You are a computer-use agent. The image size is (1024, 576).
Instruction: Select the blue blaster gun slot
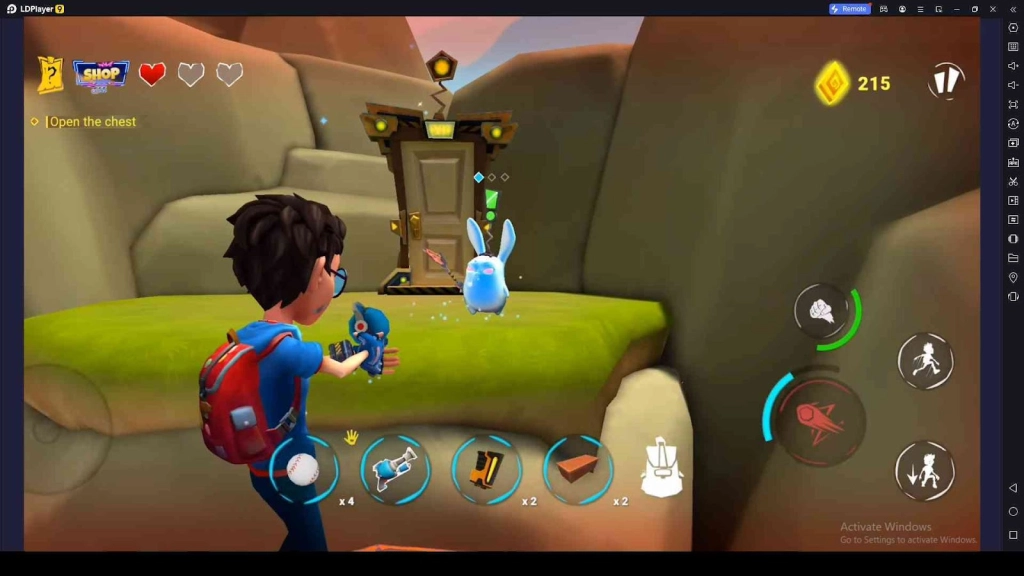pyautogui.click(x=395, y=468)
